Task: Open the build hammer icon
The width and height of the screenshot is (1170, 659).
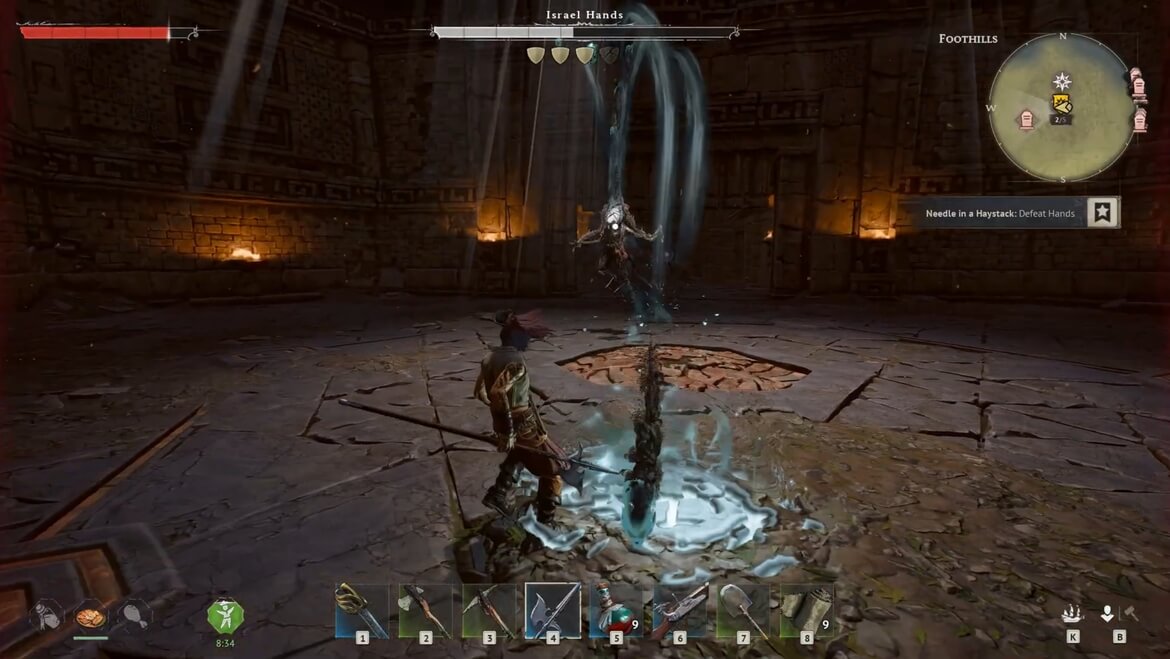Action: [x=1130, y=614]
